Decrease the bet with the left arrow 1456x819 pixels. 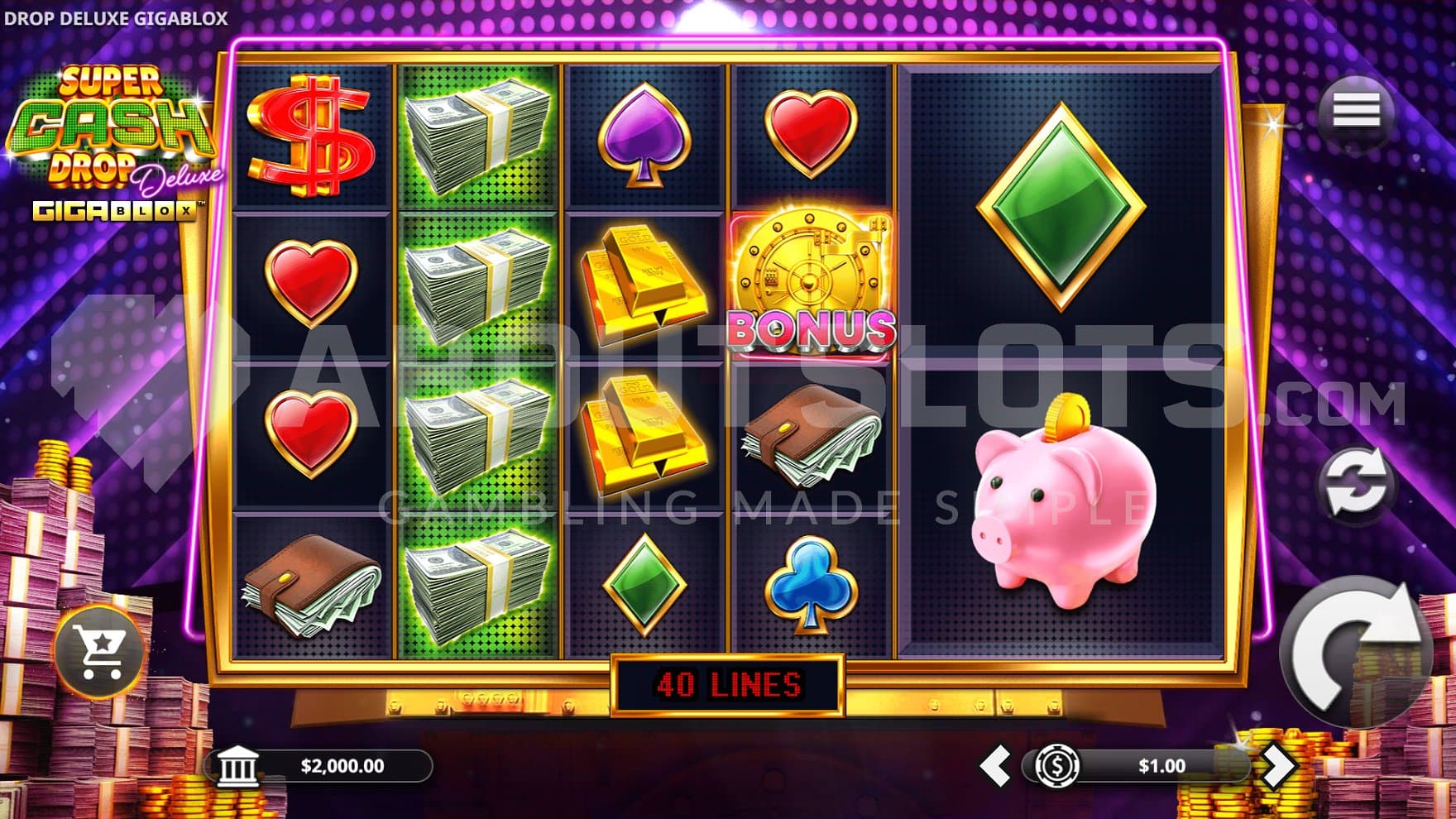995,766
